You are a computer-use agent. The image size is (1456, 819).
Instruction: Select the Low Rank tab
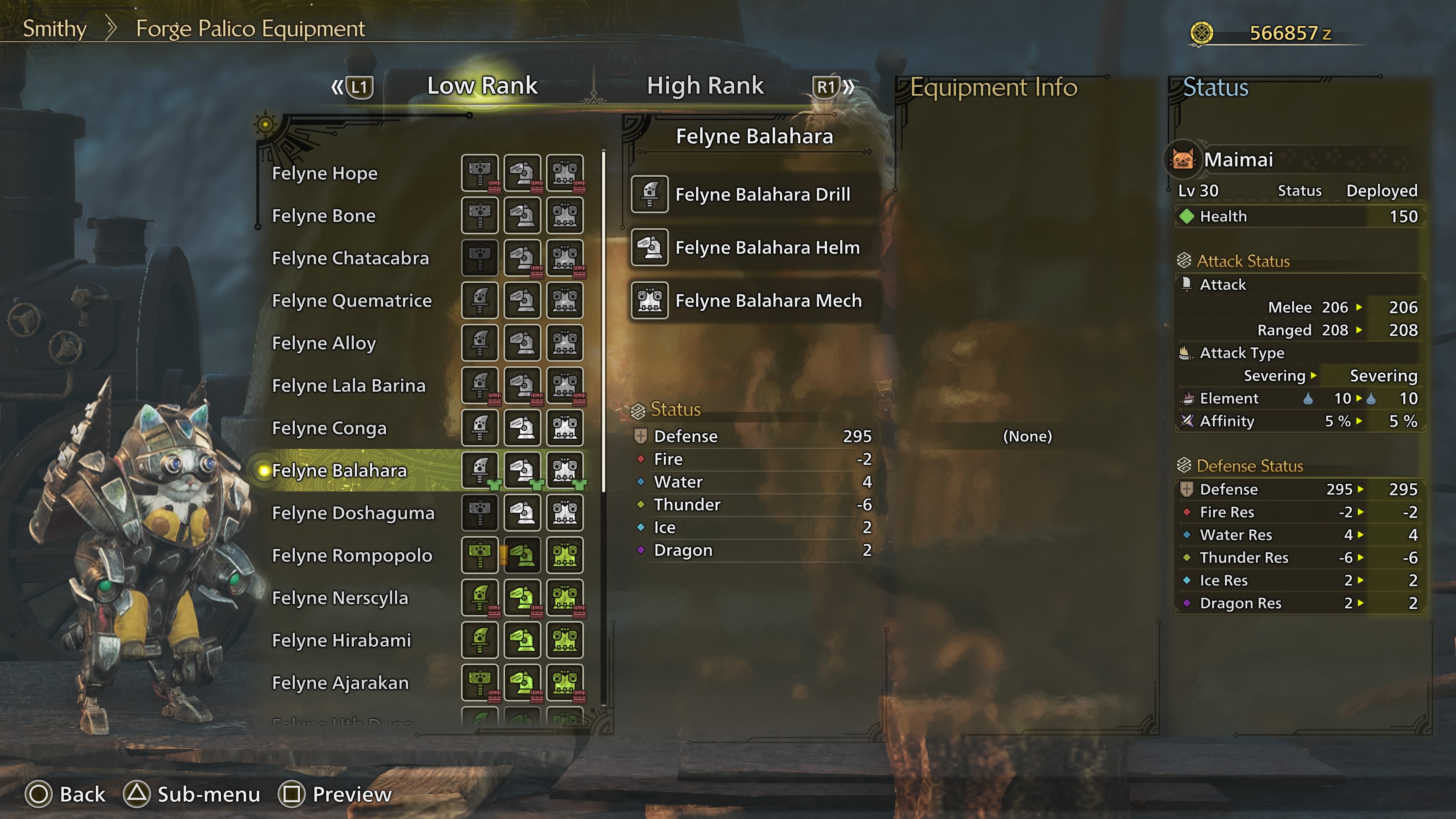point(482,86)
